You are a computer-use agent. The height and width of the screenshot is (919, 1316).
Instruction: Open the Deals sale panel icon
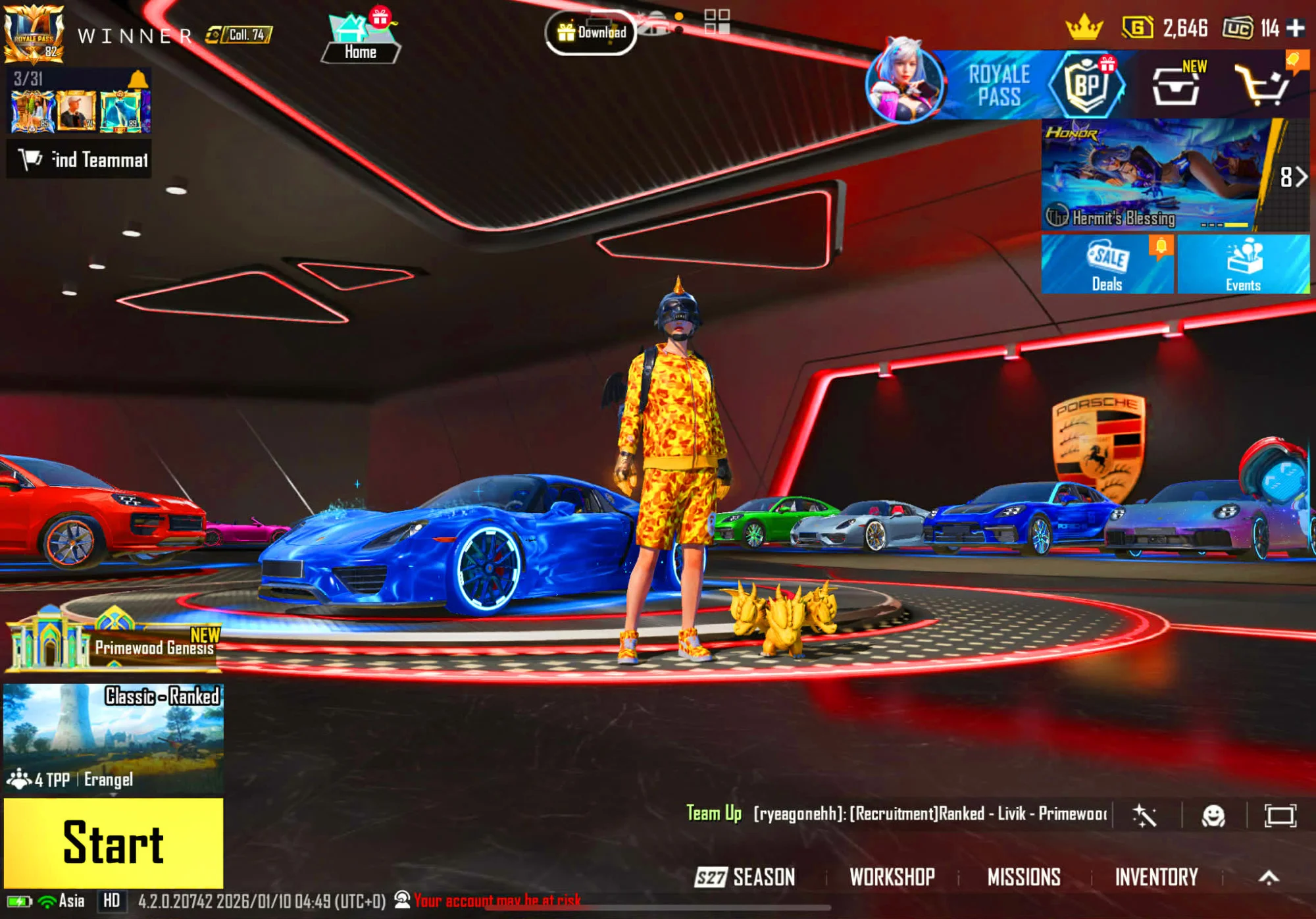click(x=1107, y=263)
